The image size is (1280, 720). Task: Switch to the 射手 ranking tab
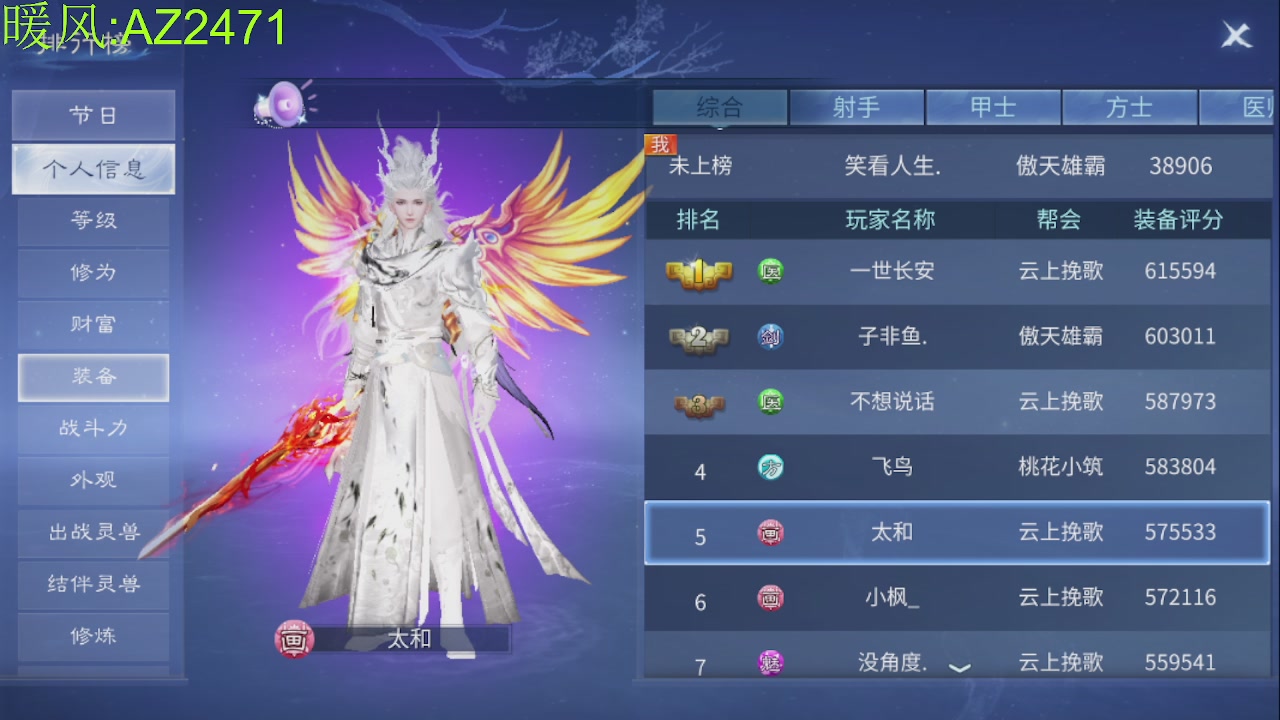click(857, 107)
